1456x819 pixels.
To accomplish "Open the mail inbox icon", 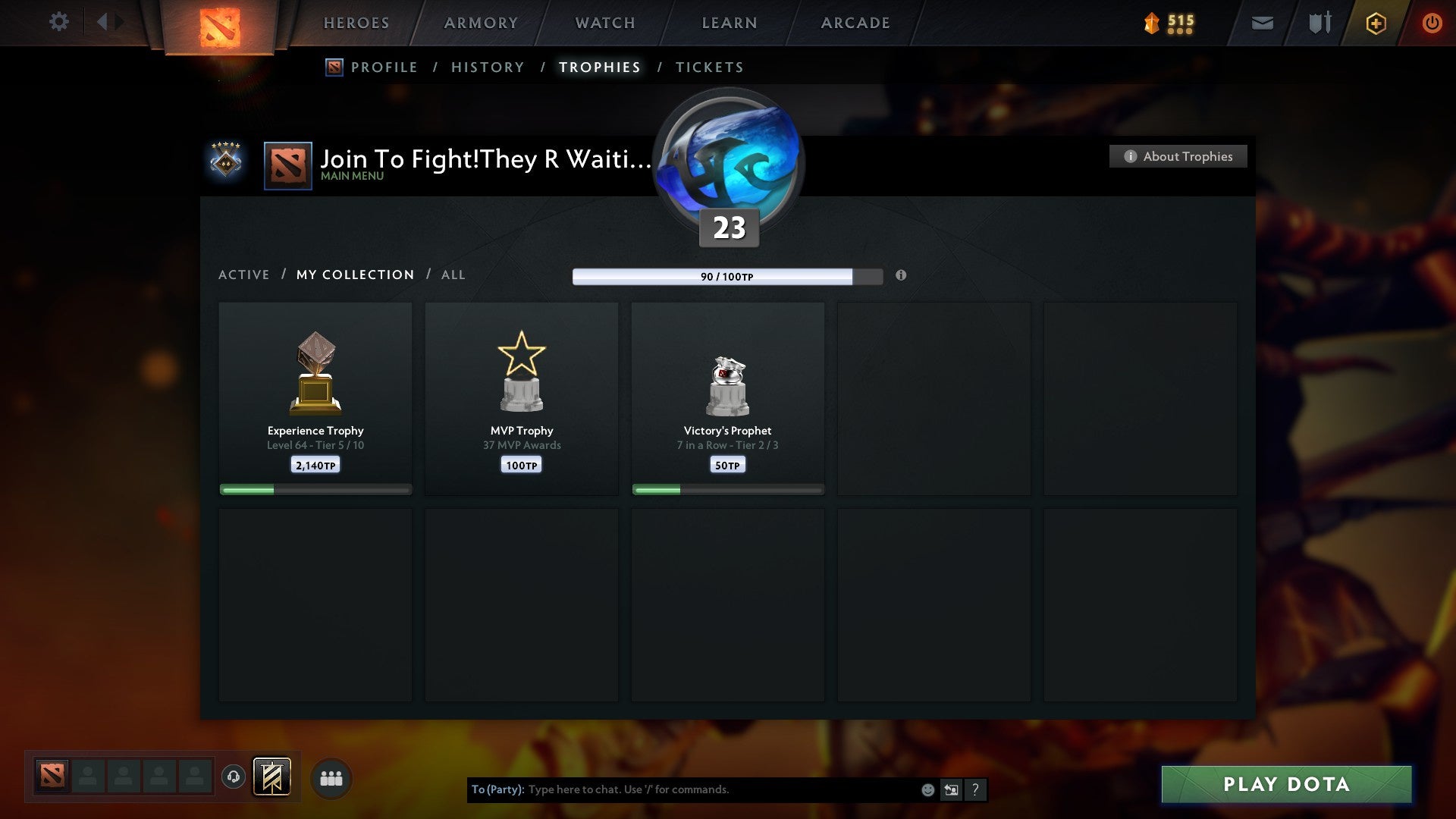I will click(1261, 23).
